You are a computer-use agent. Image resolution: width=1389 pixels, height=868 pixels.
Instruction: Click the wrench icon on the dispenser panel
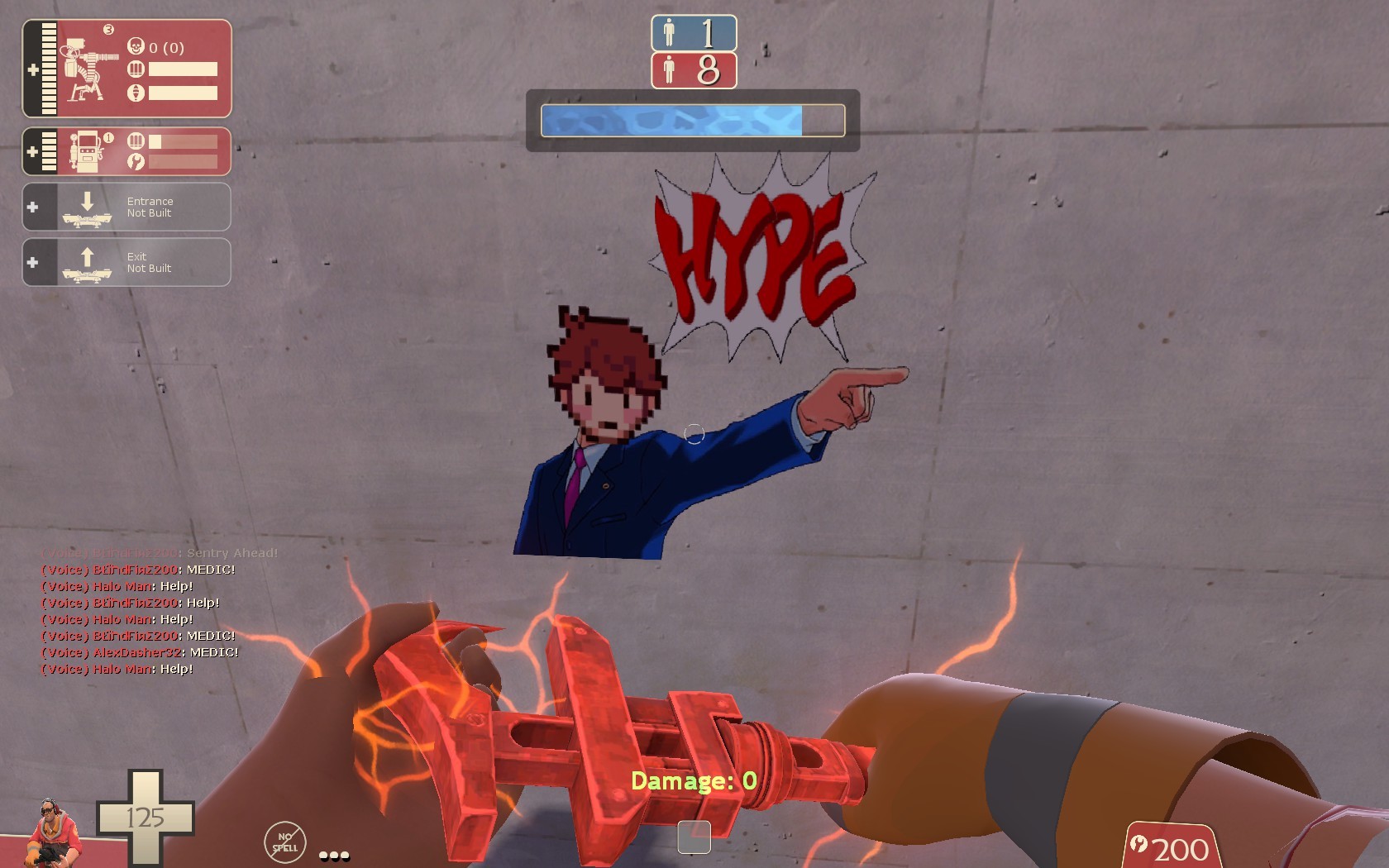pos(136,160)
